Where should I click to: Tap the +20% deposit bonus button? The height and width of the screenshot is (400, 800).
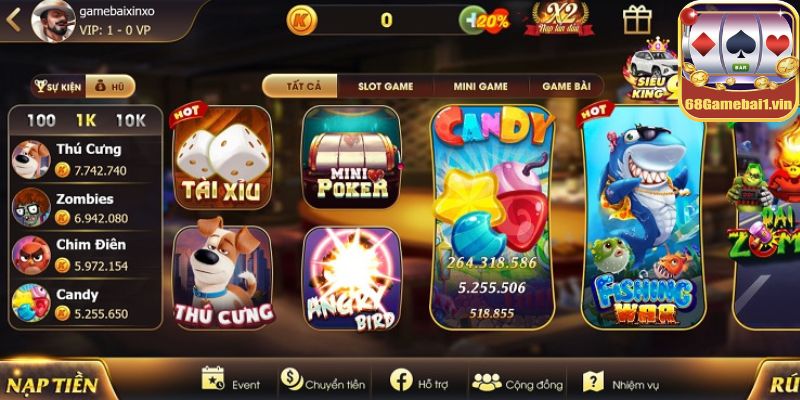(x=484, y=19)
